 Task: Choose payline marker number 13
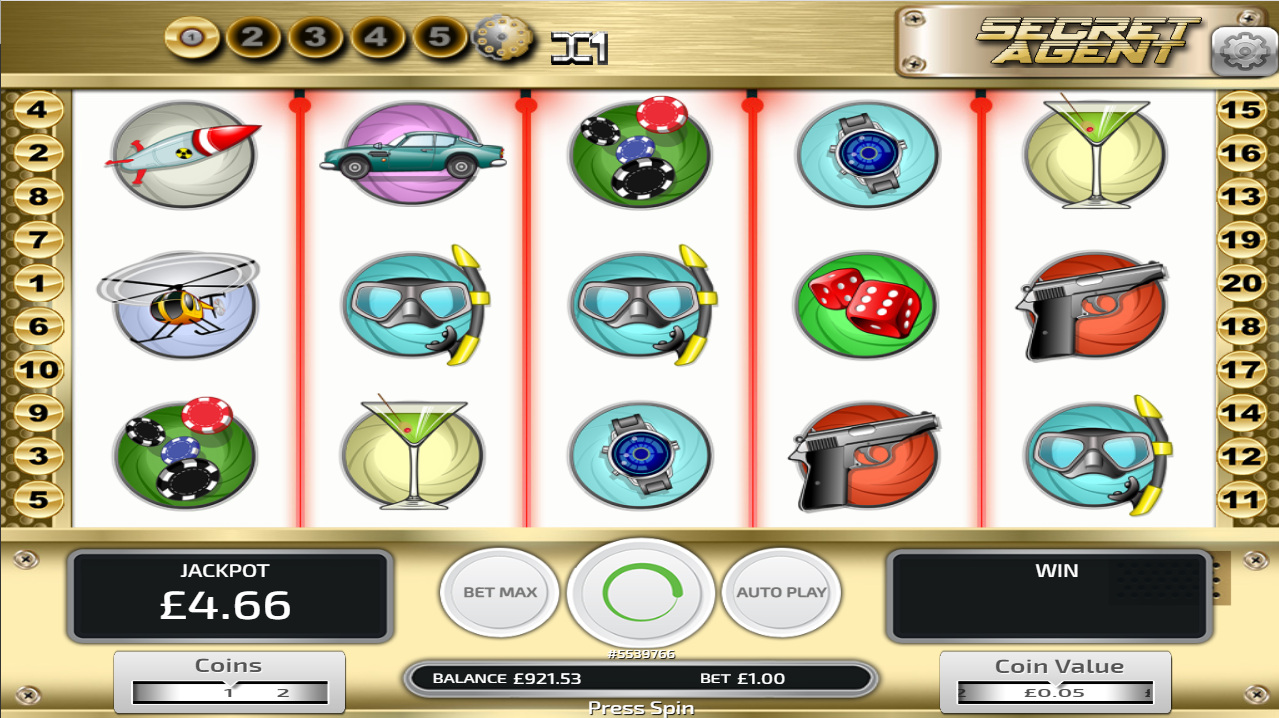[1241, 196]
